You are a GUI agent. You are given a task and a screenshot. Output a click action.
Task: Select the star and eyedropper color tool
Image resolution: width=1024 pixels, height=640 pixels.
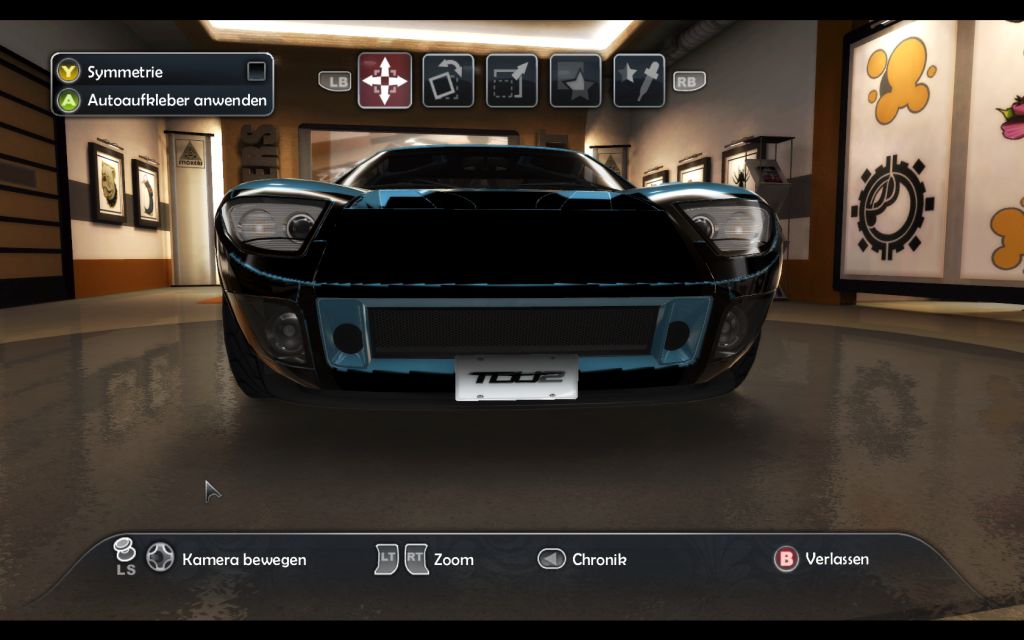tap(639, 80)
